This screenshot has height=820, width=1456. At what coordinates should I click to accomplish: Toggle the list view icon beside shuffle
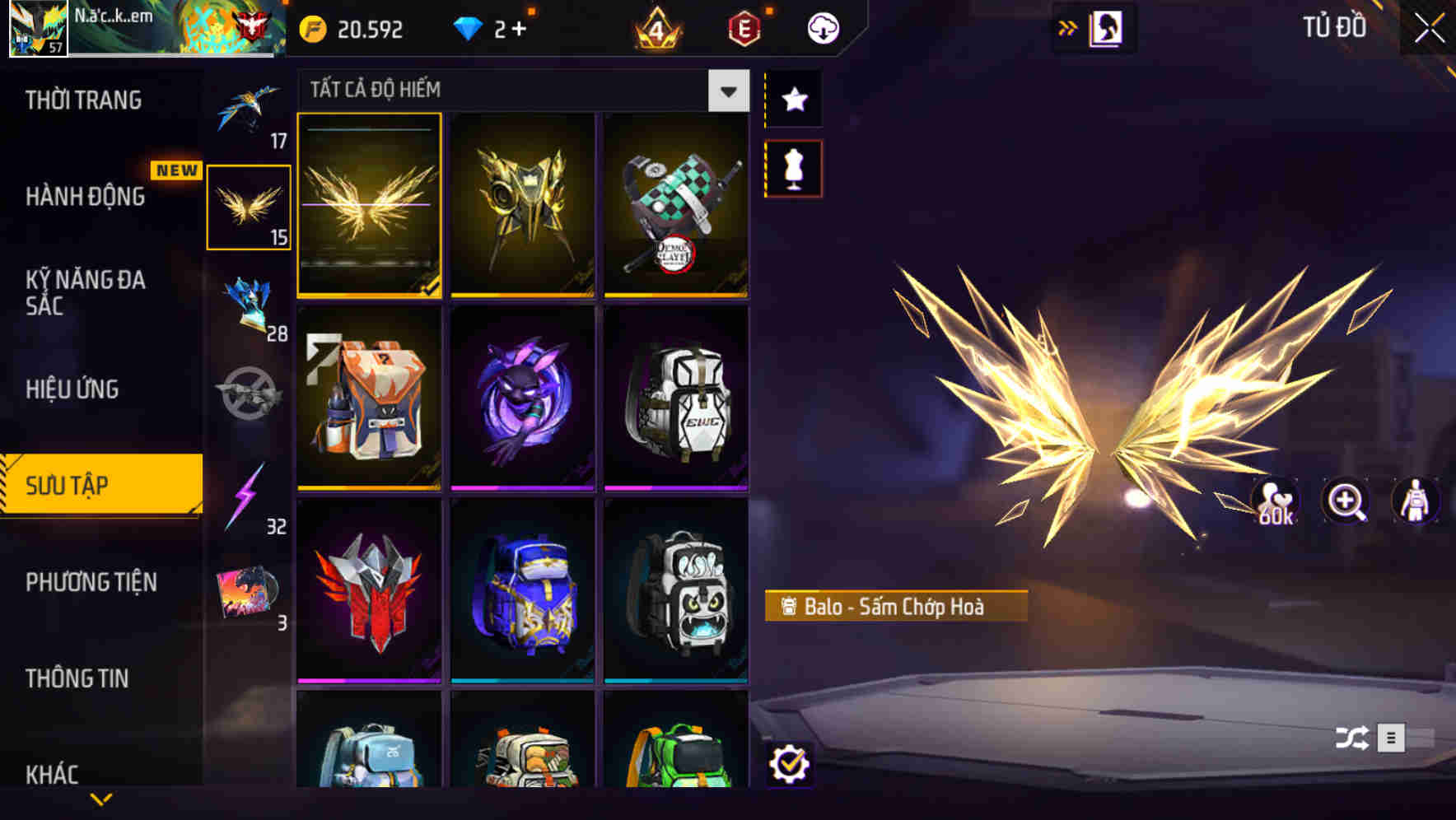pyautogui.click(x=1393, y=737)
